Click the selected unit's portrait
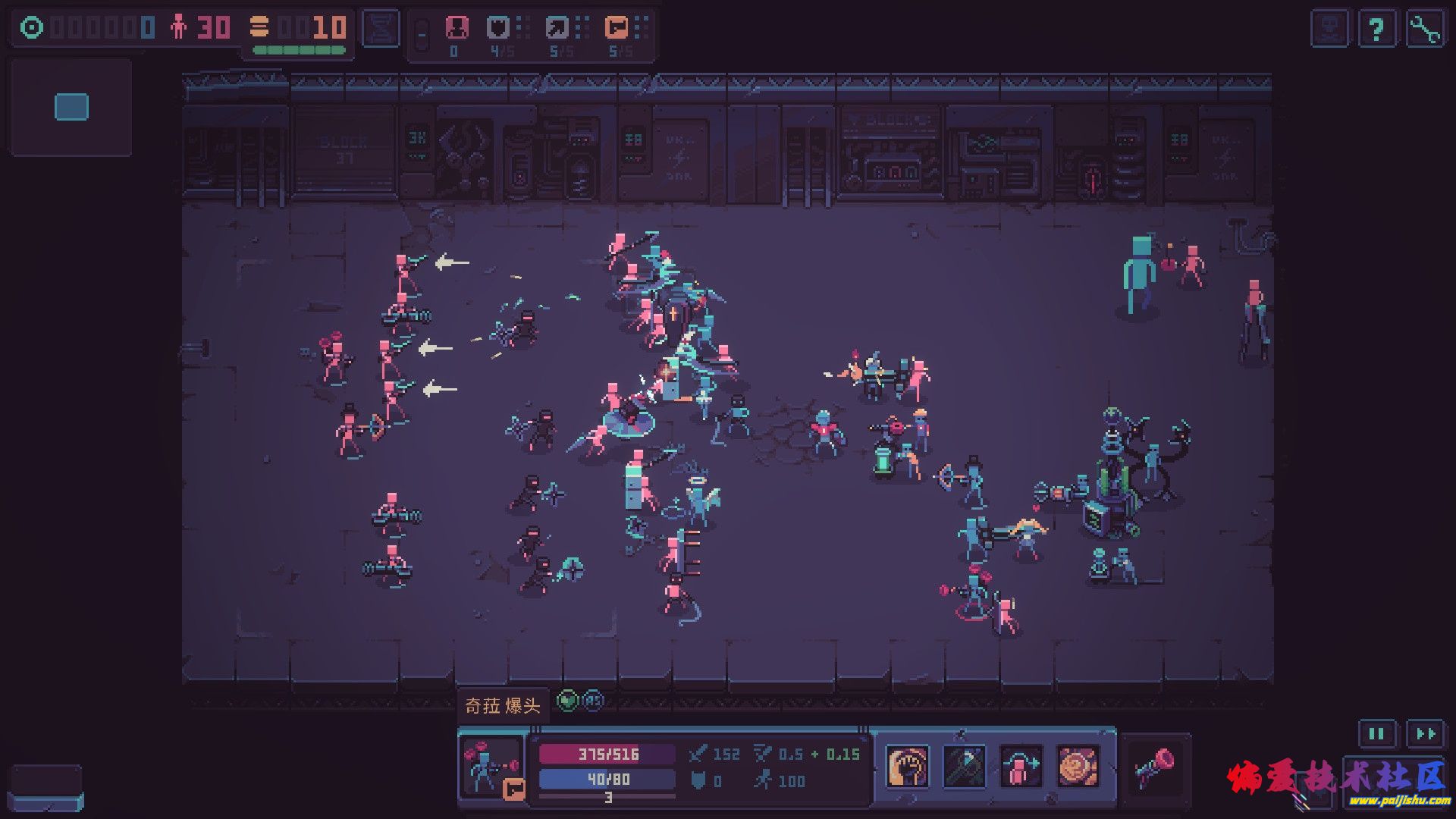The width and height of the screenshot is (1456, 819). pyautogui.click(x=491, y=767)
